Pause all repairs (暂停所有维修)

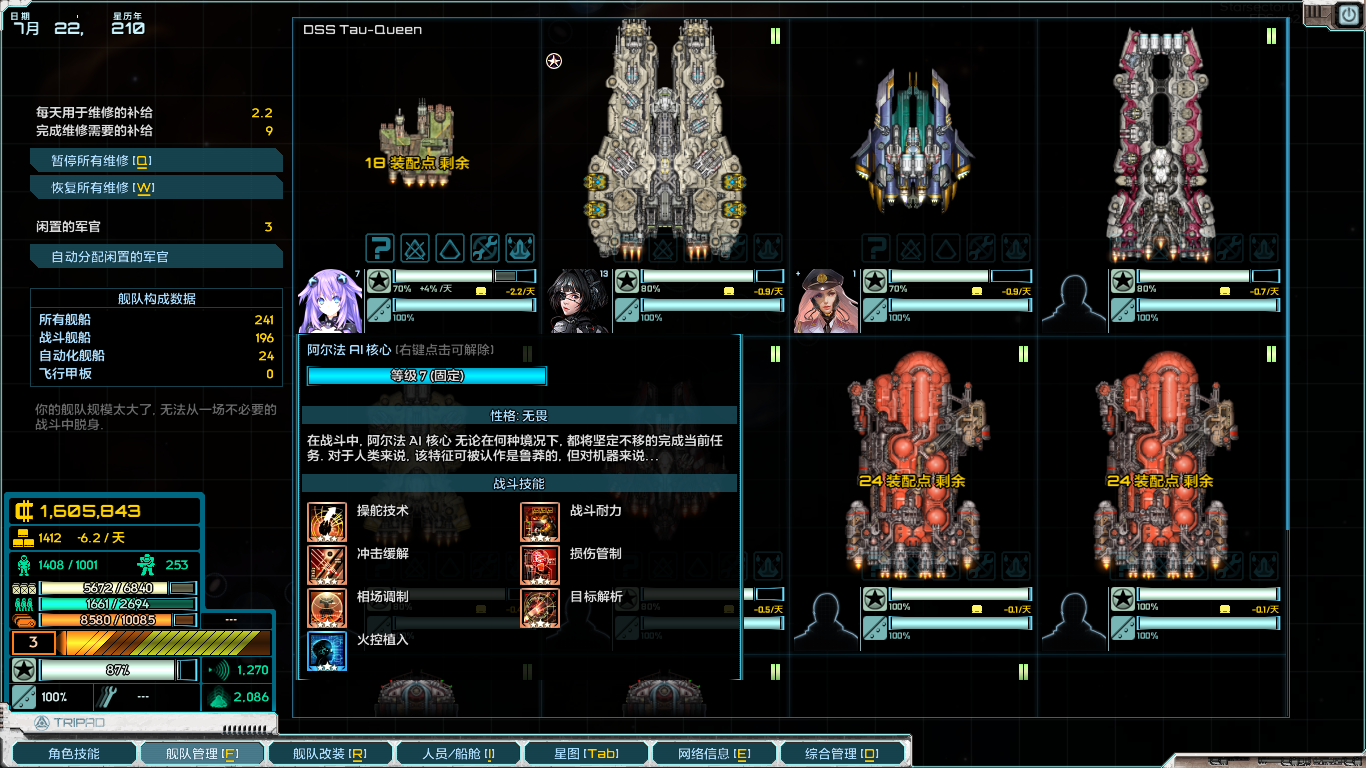tap(157, 161)
